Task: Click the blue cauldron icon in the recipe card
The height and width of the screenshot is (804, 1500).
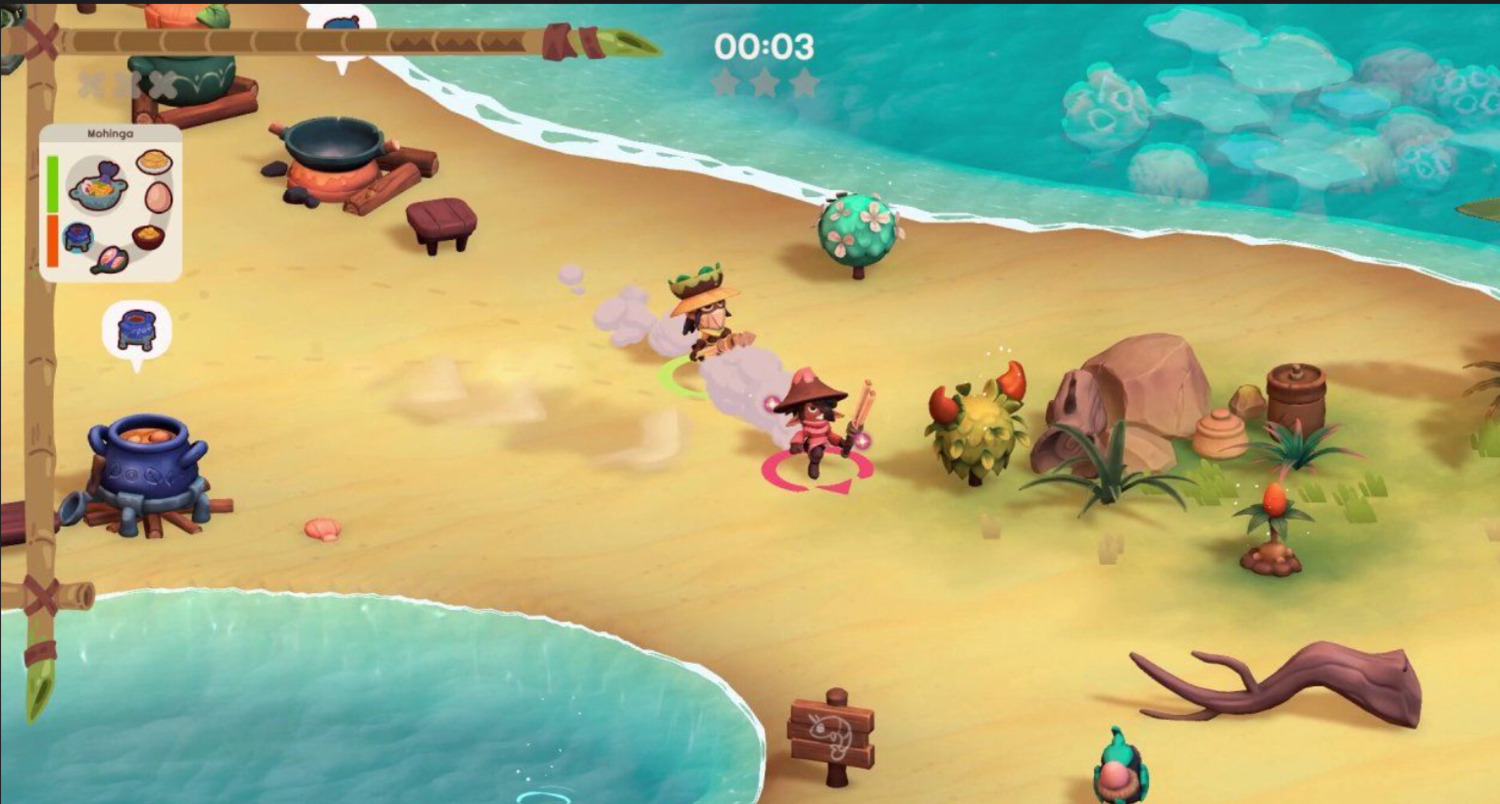Action: (x=78, y=237)
